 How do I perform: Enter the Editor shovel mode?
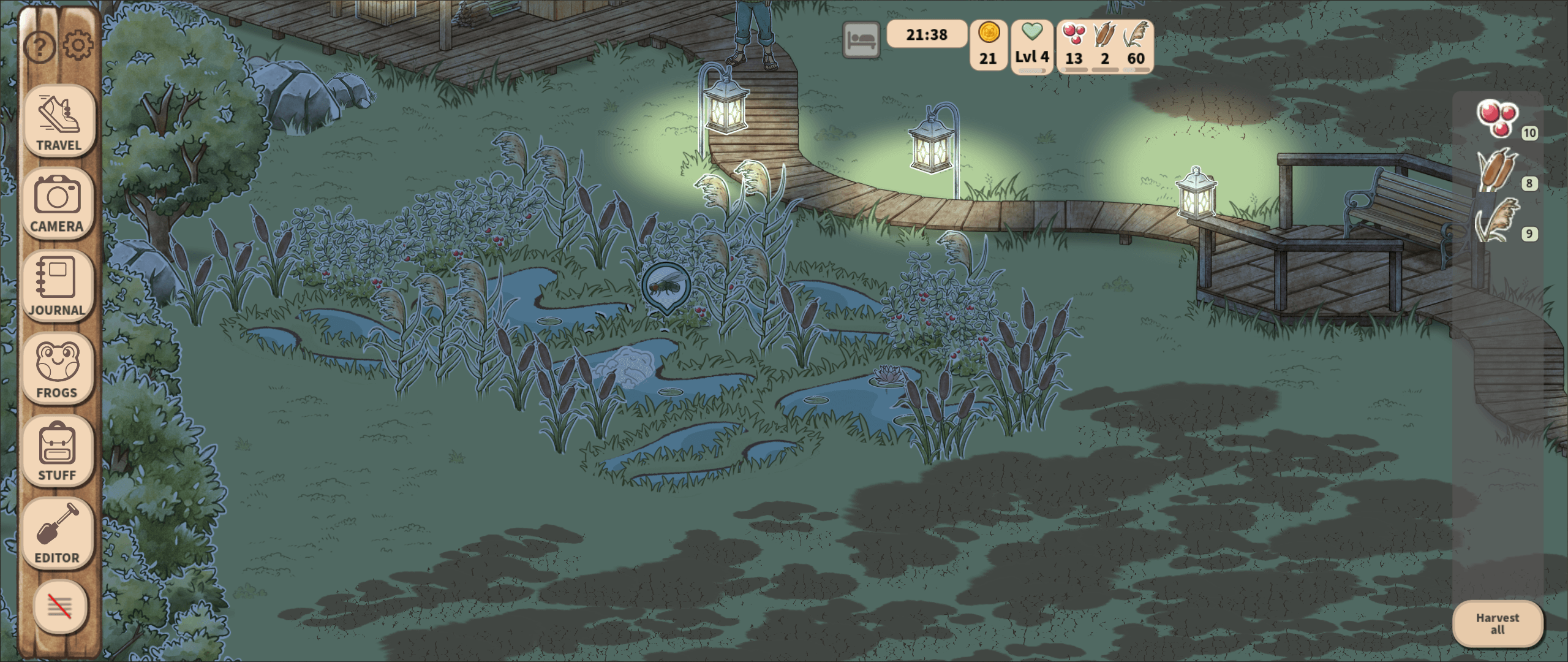[x=58, y=534]
